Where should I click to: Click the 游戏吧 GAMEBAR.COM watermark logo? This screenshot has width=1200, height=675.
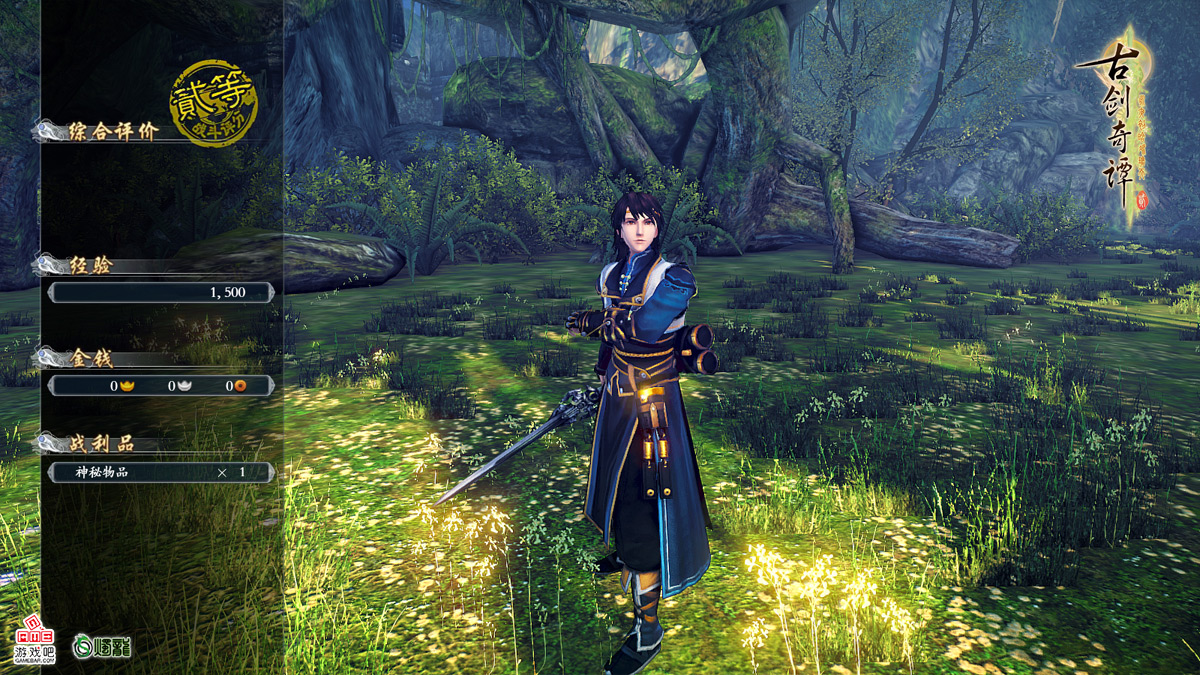click(34, 645)
